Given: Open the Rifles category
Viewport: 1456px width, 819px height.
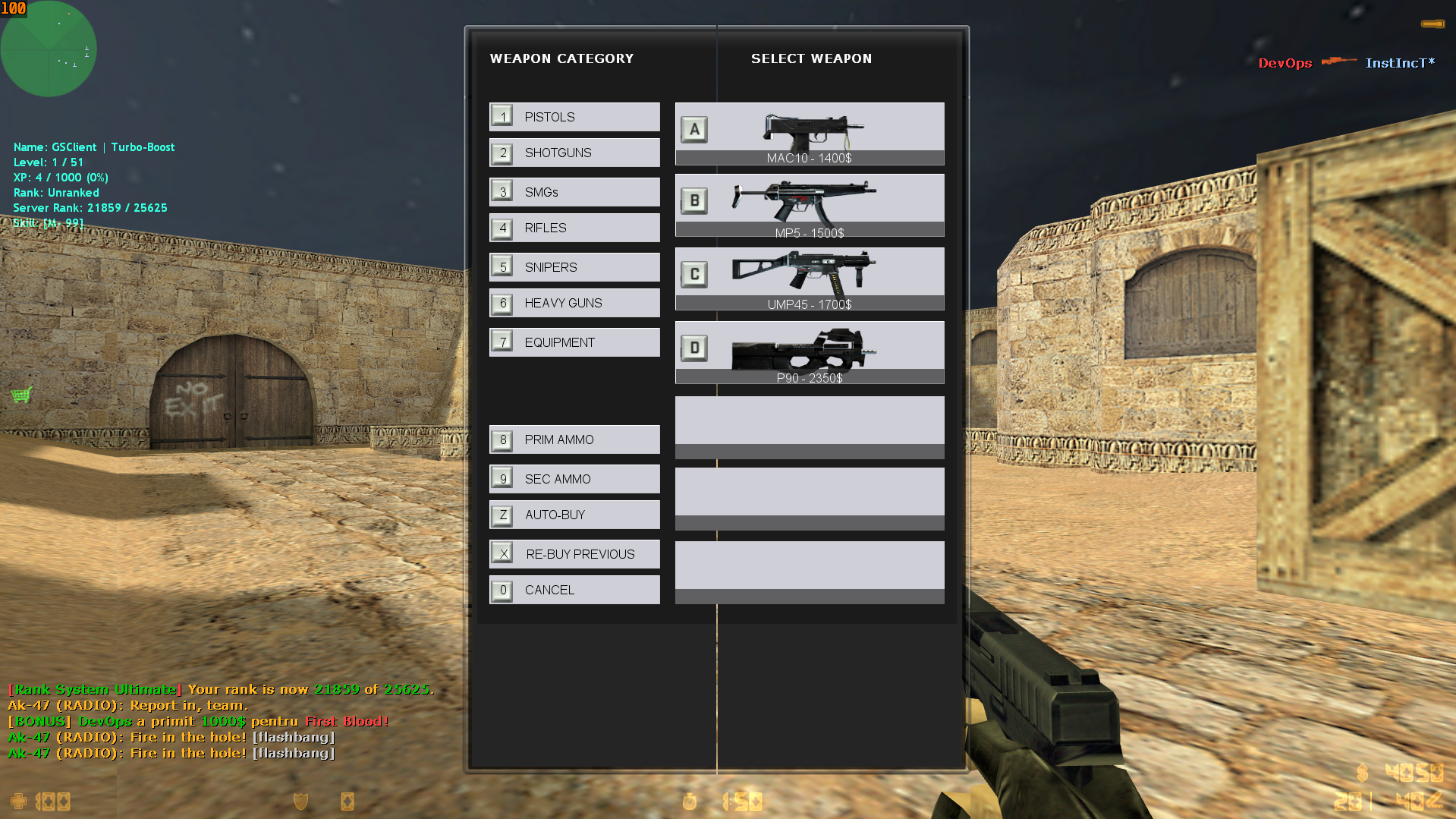Looking at the screenshot, I should click(574, 228).
